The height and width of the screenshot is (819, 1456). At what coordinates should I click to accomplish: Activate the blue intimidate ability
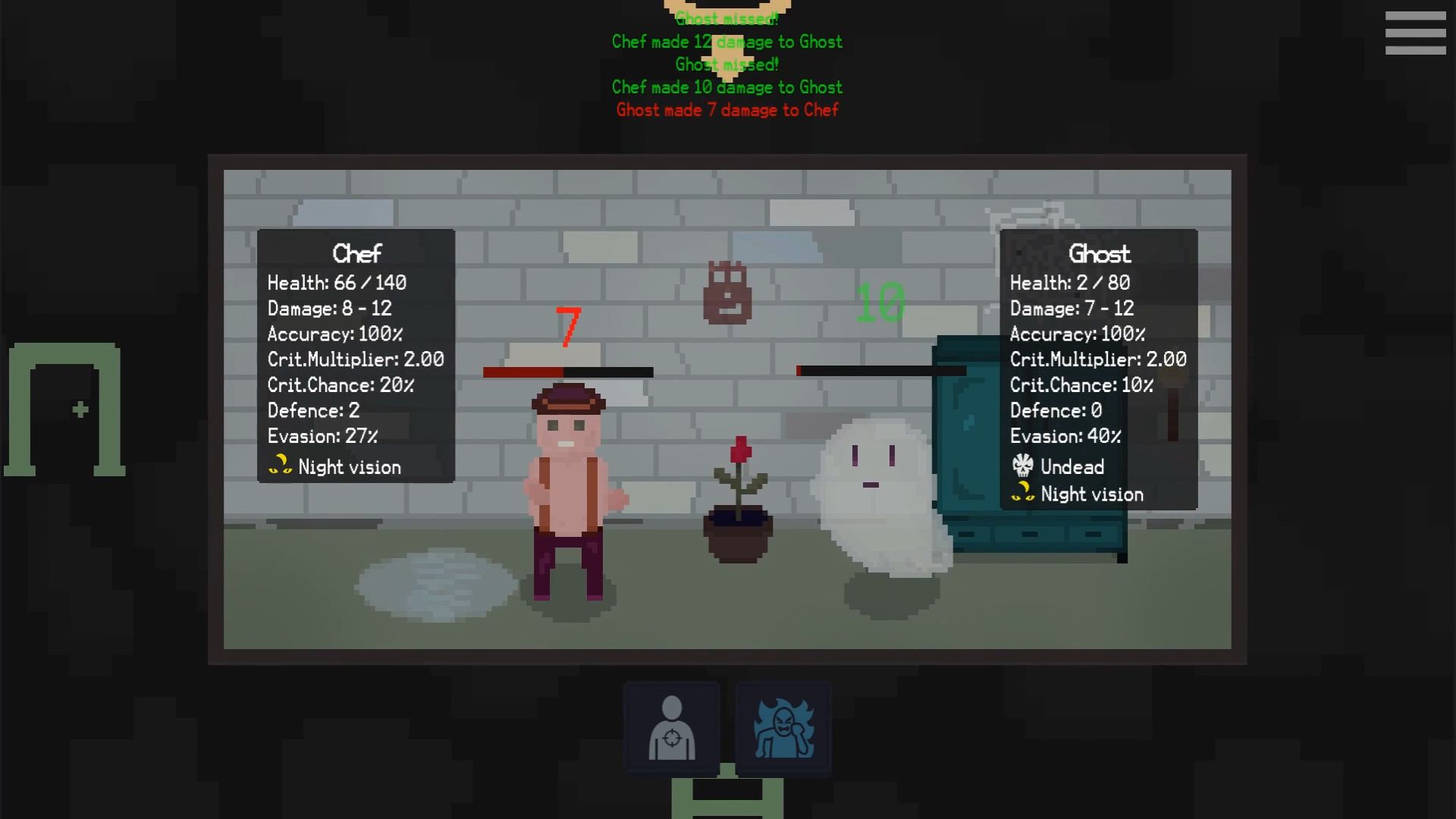783,726
